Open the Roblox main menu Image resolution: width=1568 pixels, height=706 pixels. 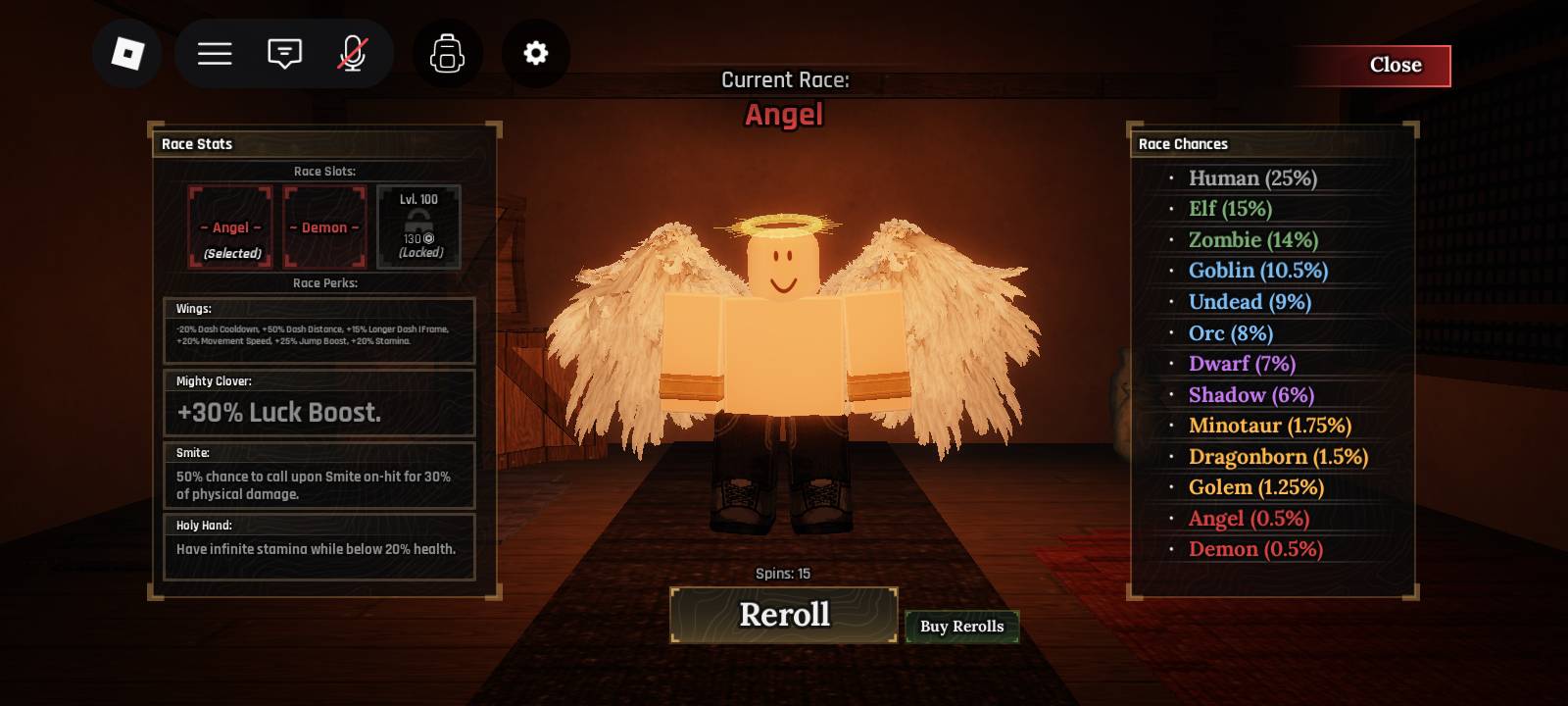[x=215, y=54]
